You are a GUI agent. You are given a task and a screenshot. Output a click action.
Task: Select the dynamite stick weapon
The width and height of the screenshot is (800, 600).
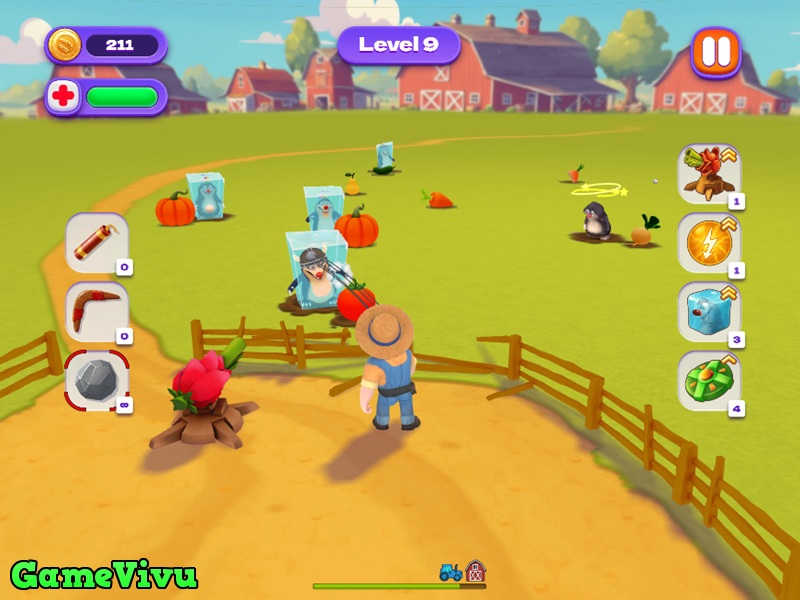pos(97,243)
